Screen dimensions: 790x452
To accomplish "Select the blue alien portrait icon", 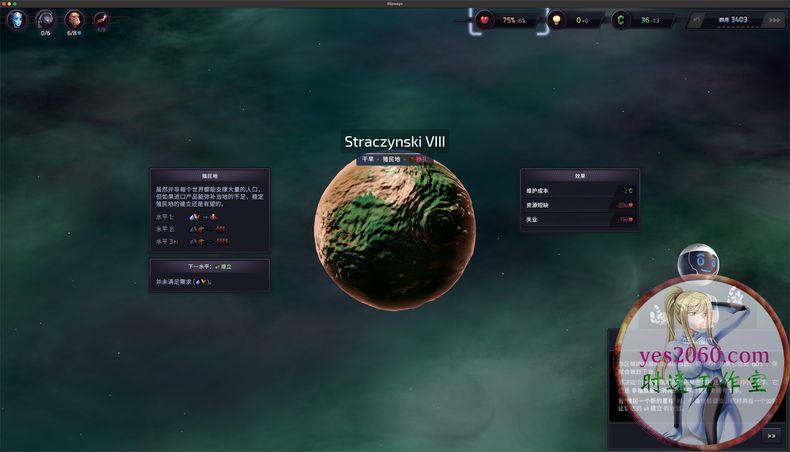I will (x=17, y=18).
